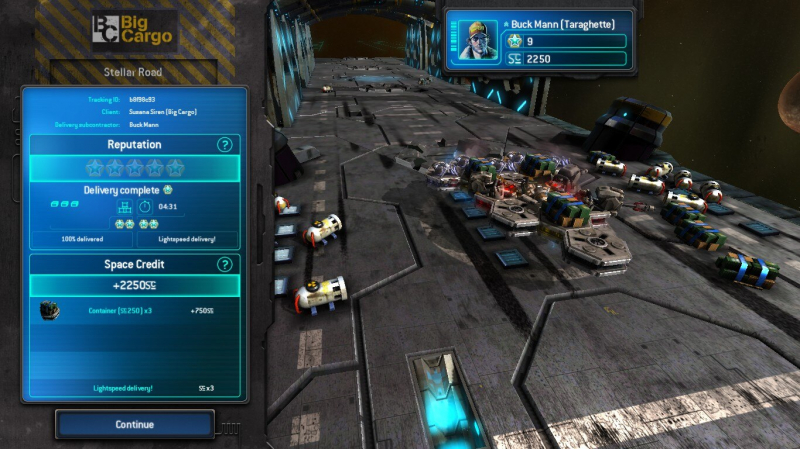This screenshot has height=449, width=800.
Task: Click the Continue button
Action: click(135, 424)
